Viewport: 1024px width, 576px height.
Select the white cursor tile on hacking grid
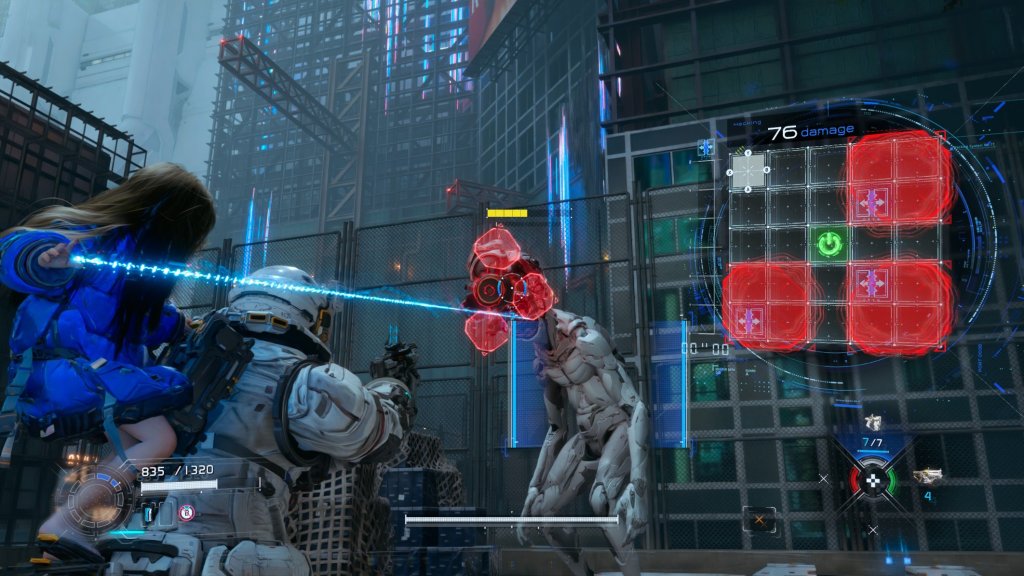point(747,168)
